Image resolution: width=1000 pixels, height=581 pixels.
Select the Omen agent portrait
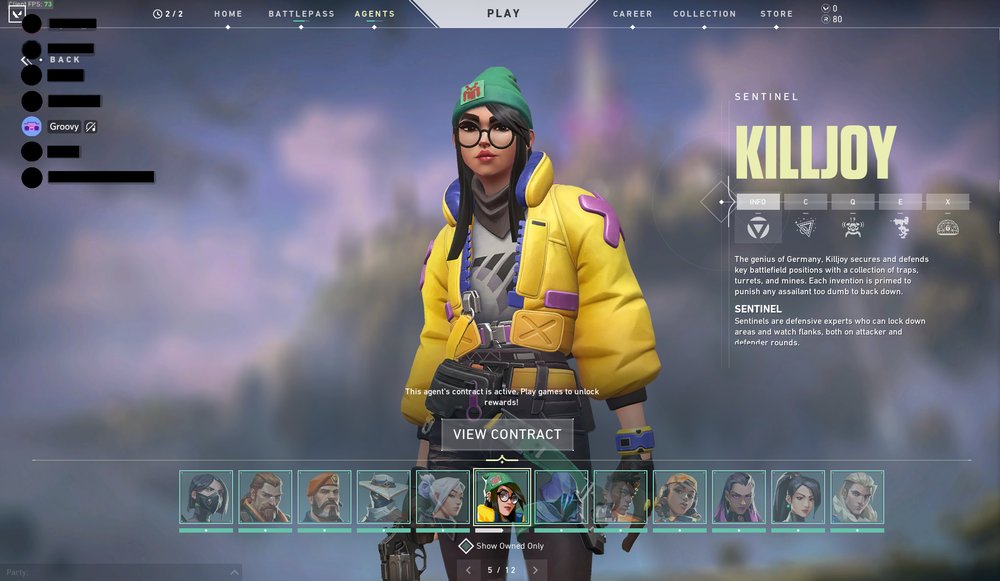coord(561,497)
